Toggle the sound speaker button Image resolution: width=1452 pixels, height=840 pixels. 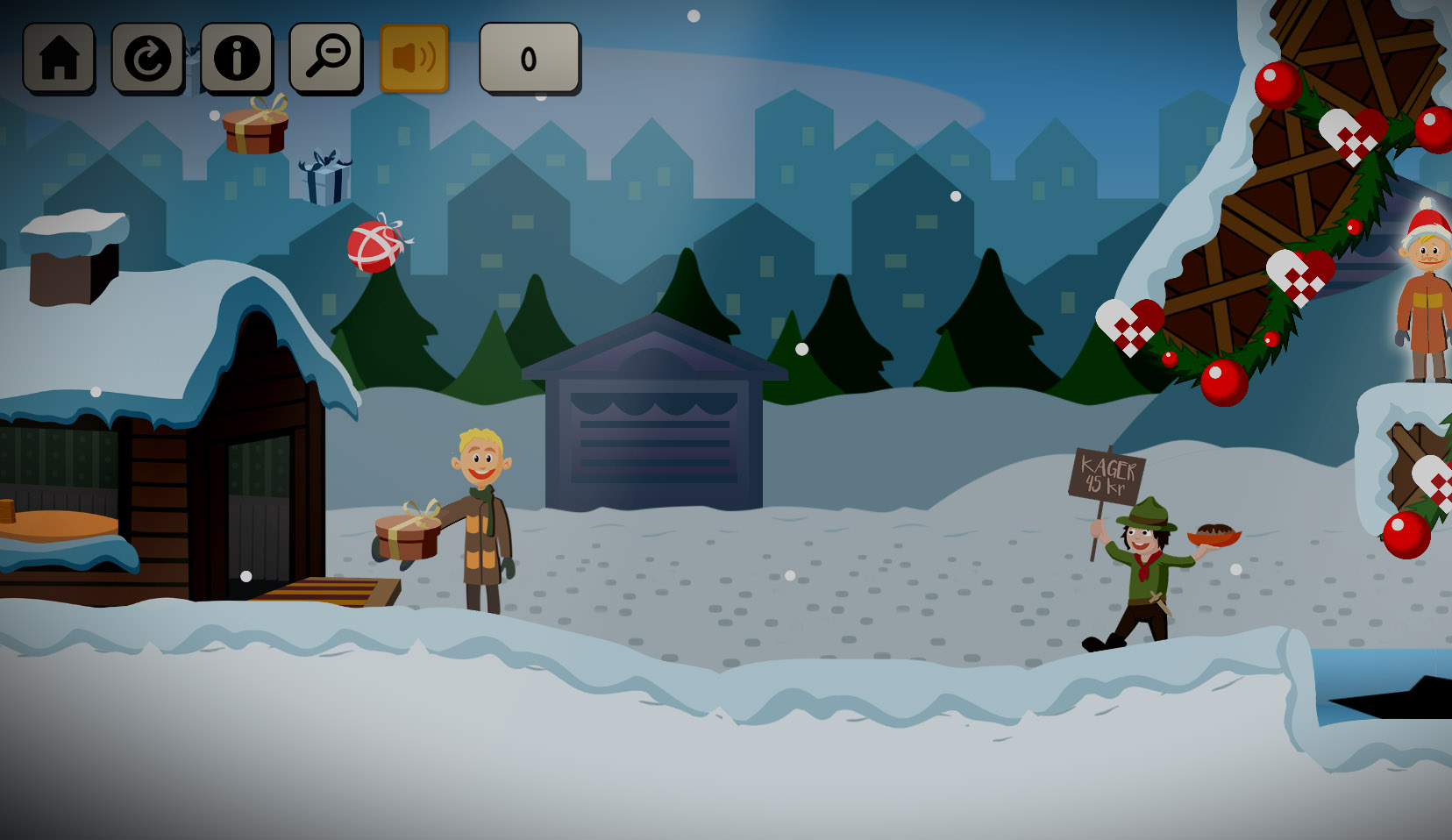coord(414,58)
